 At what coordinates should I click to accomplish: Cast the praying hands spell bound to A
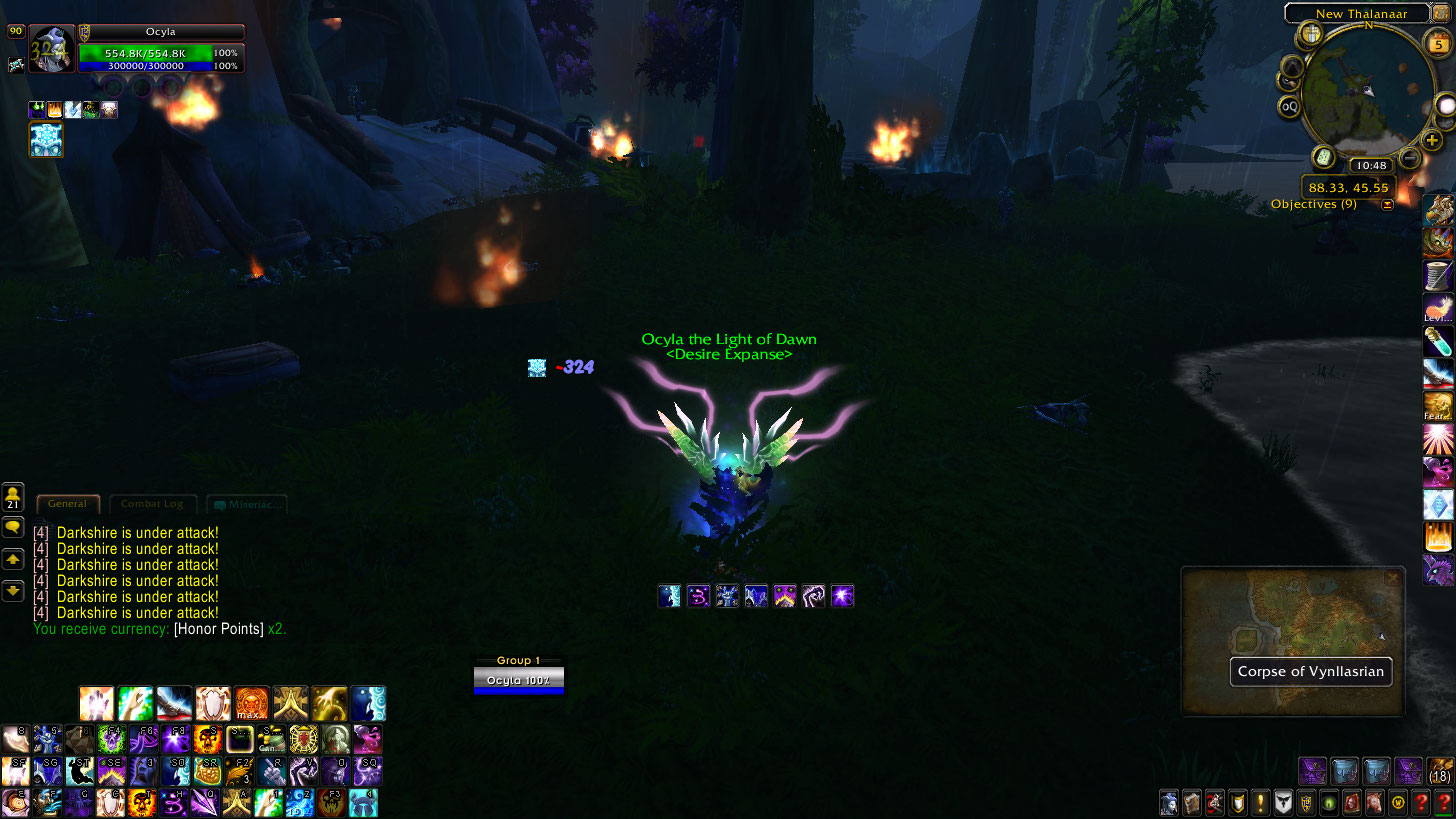tap(237, 802)
